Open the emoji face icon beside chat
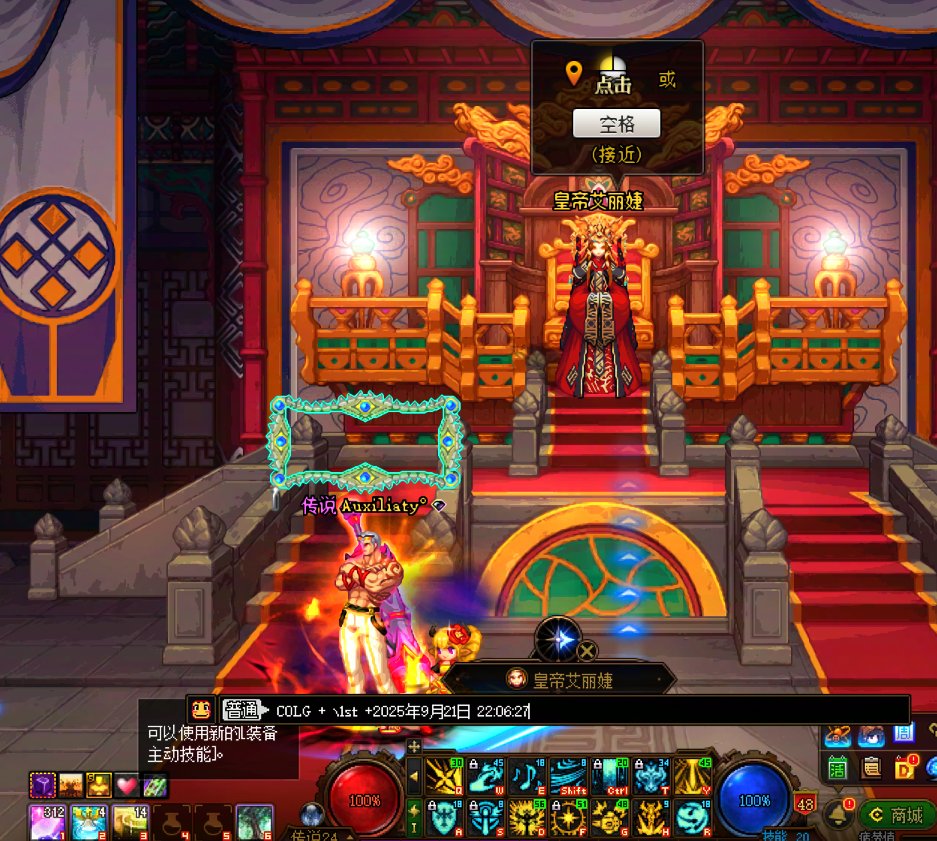 pyautogui.click(x=201, y=710)
